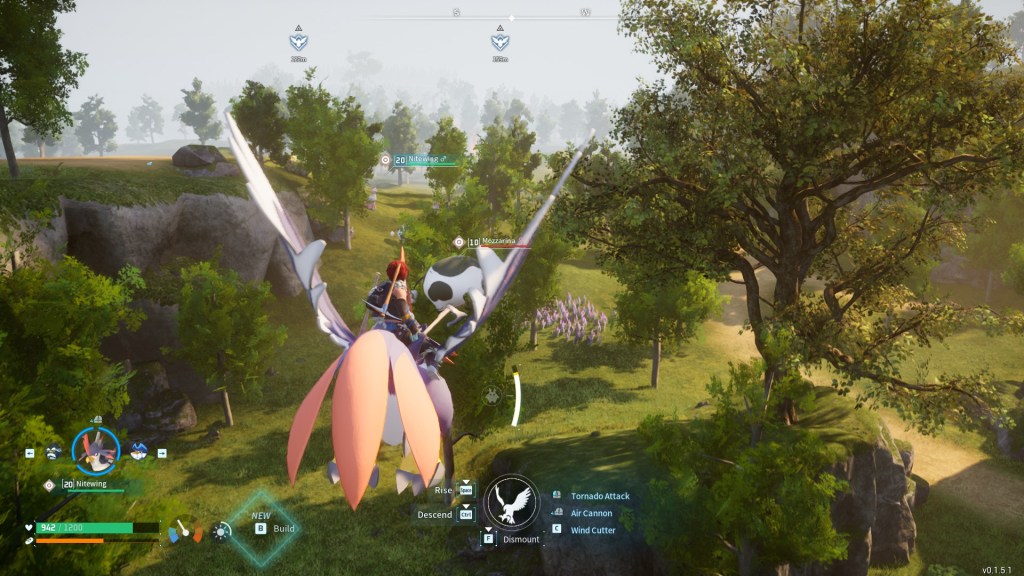Check the sun time-of-day clock icon
The width and height of the screenshot is (1024, 576).
pyautogui.click(x=221, y=531)
